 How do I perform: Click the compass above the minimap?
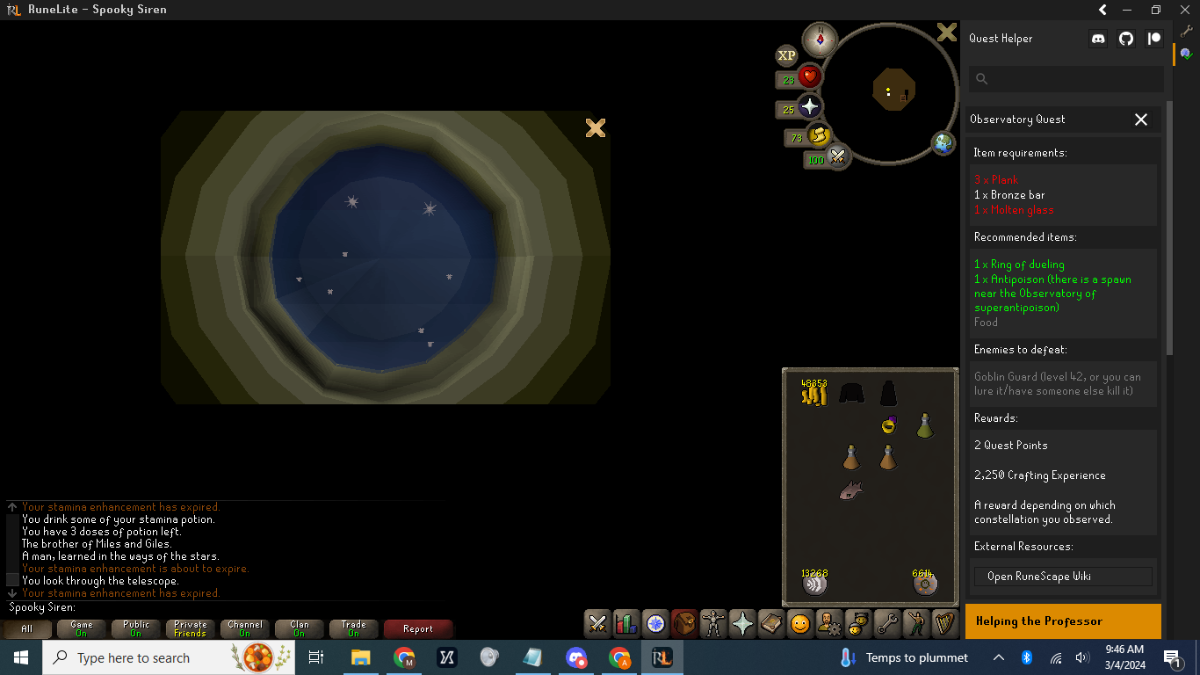[820, 39]
